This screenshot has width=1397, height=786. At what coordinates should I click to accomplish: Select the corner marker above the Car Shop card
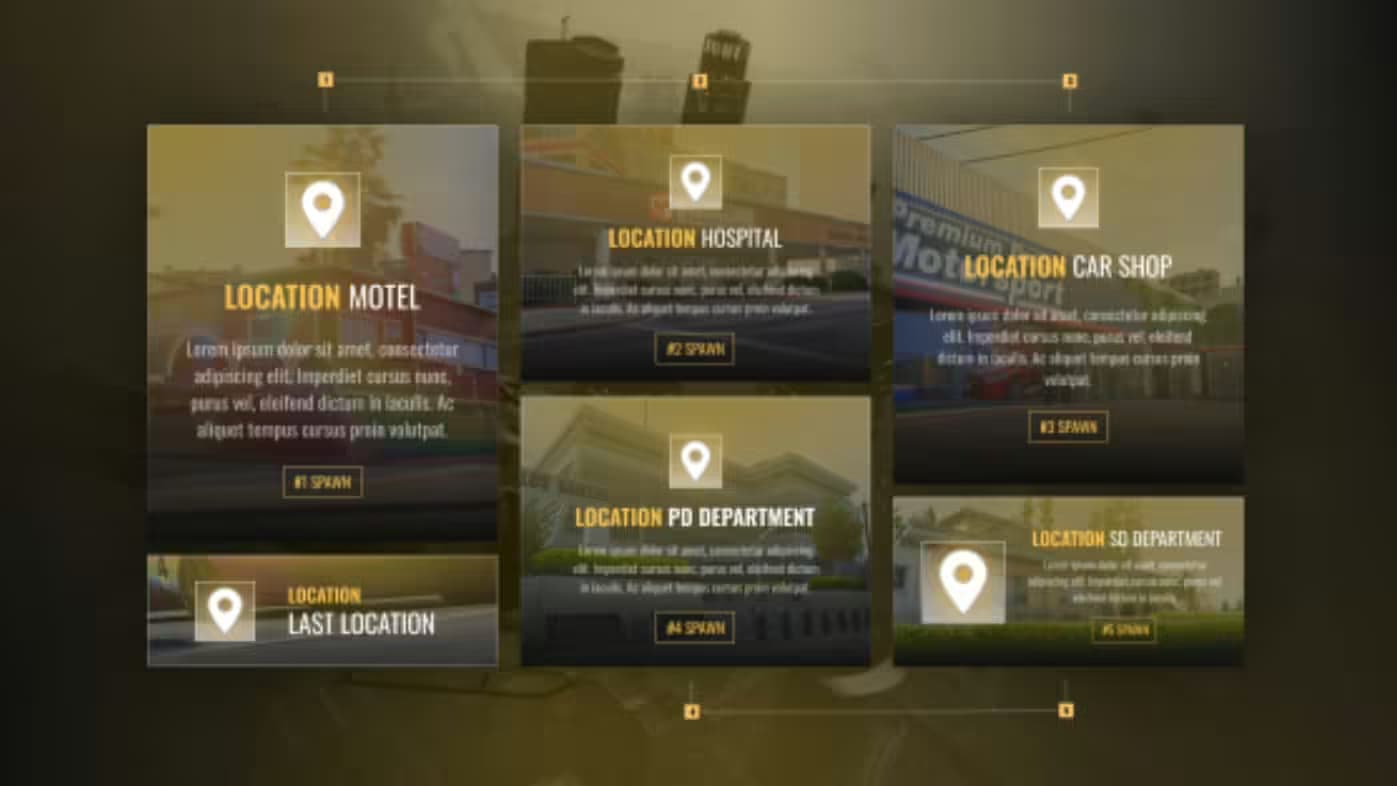point(1069,77)
